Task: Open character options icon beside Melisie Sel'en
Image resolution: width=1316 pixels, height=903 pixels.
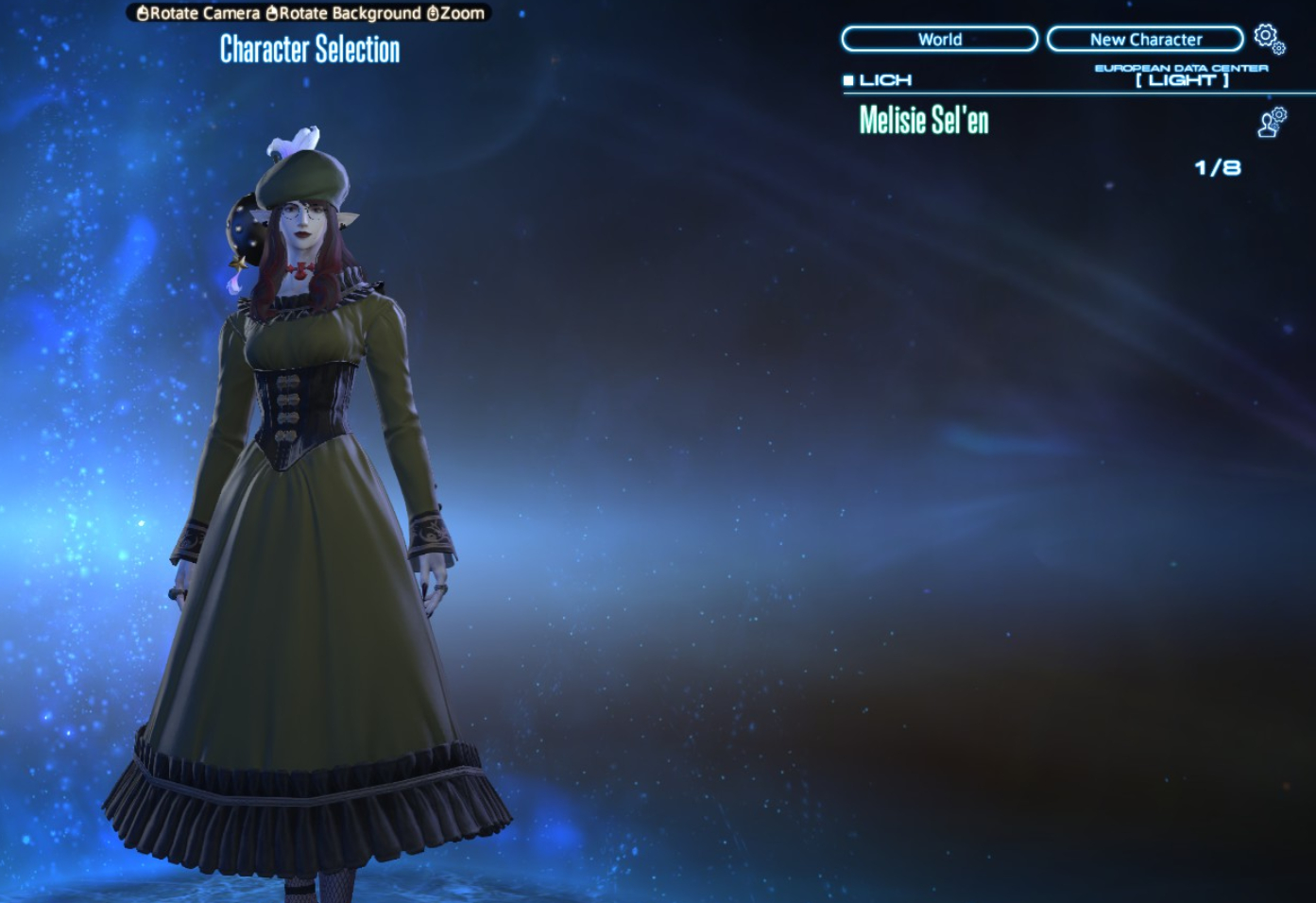Action: pyautogui.click(x=1272, y=122)
